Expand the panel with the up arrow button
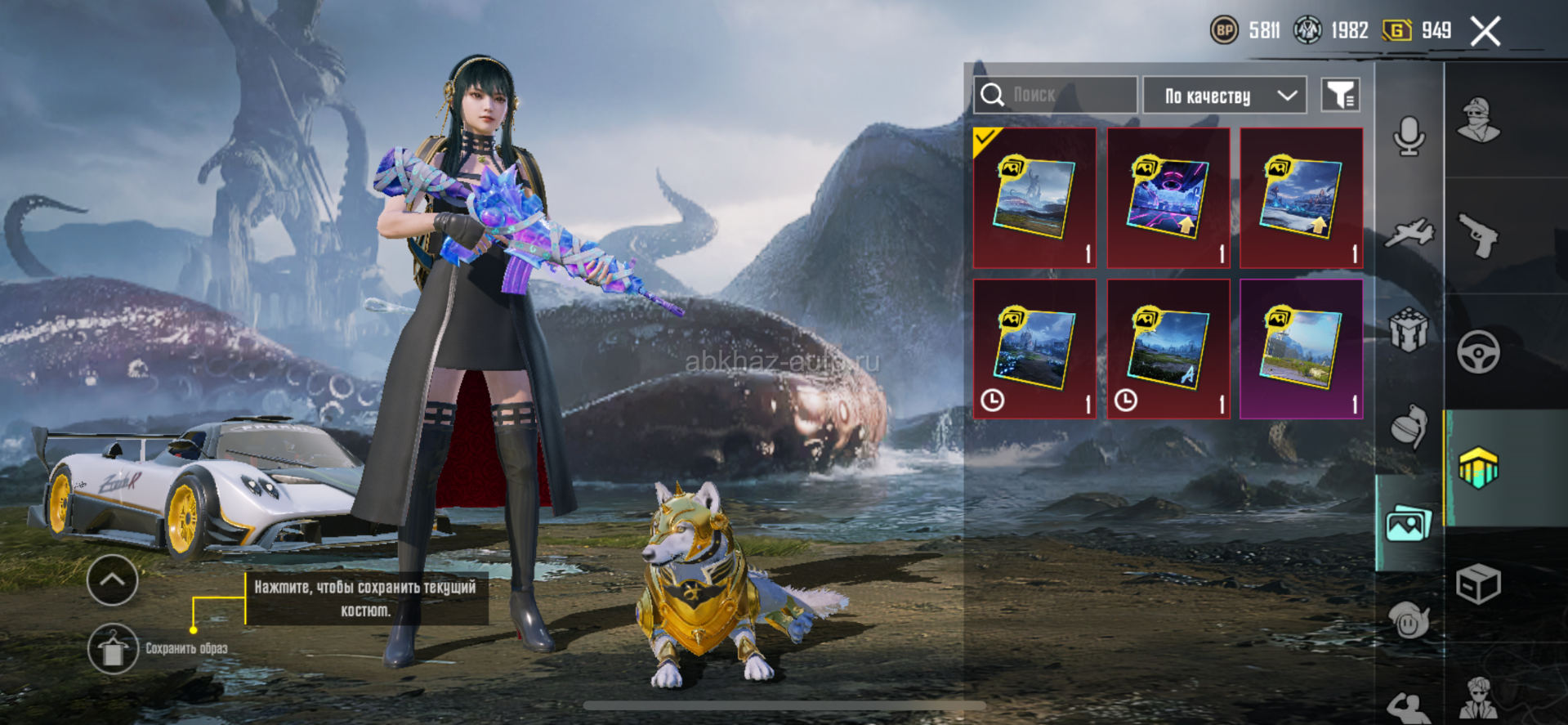This screenshot has width=1568, height=725. [112, 580]
